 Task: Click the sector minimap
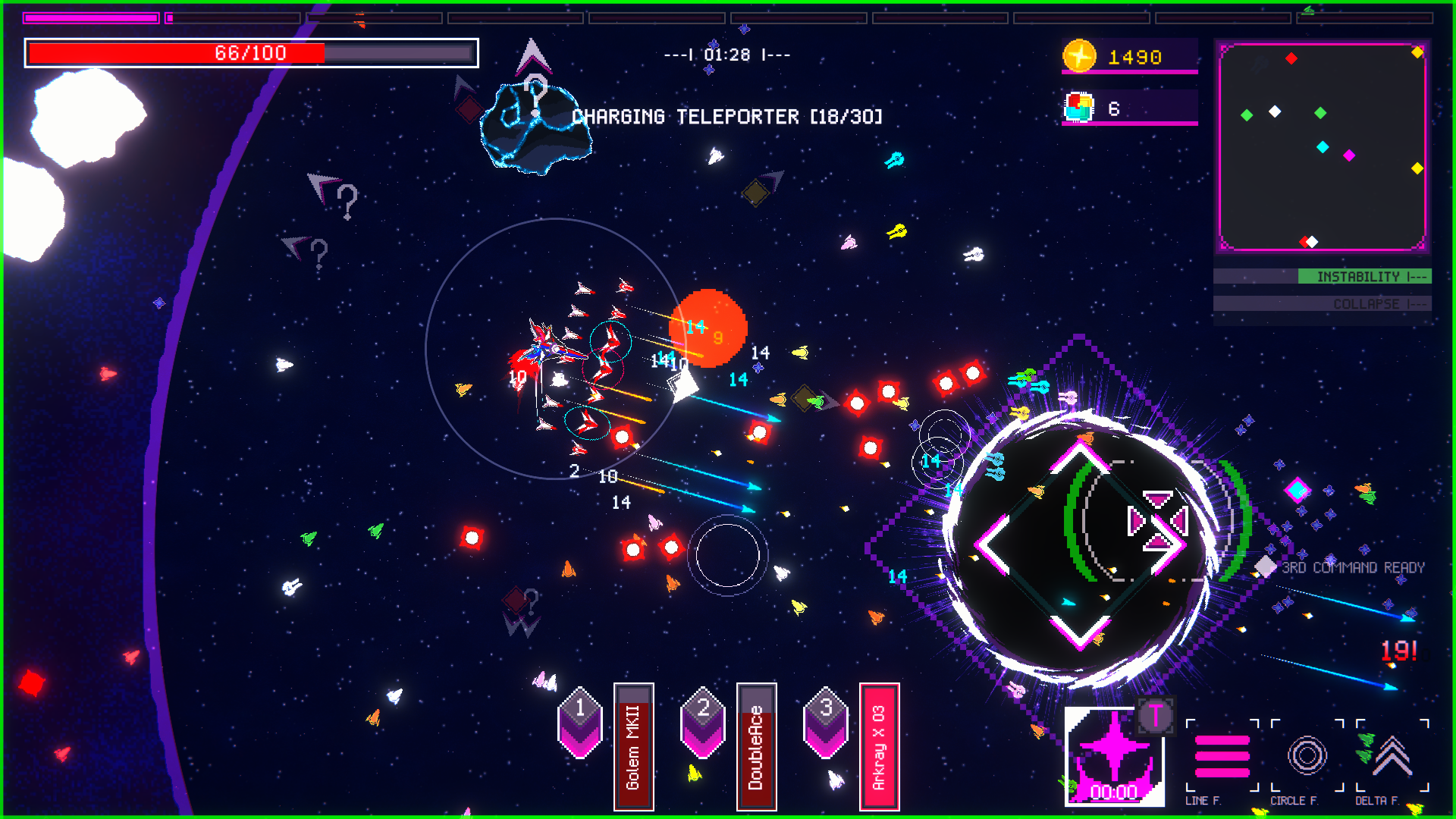point(1323,147)
